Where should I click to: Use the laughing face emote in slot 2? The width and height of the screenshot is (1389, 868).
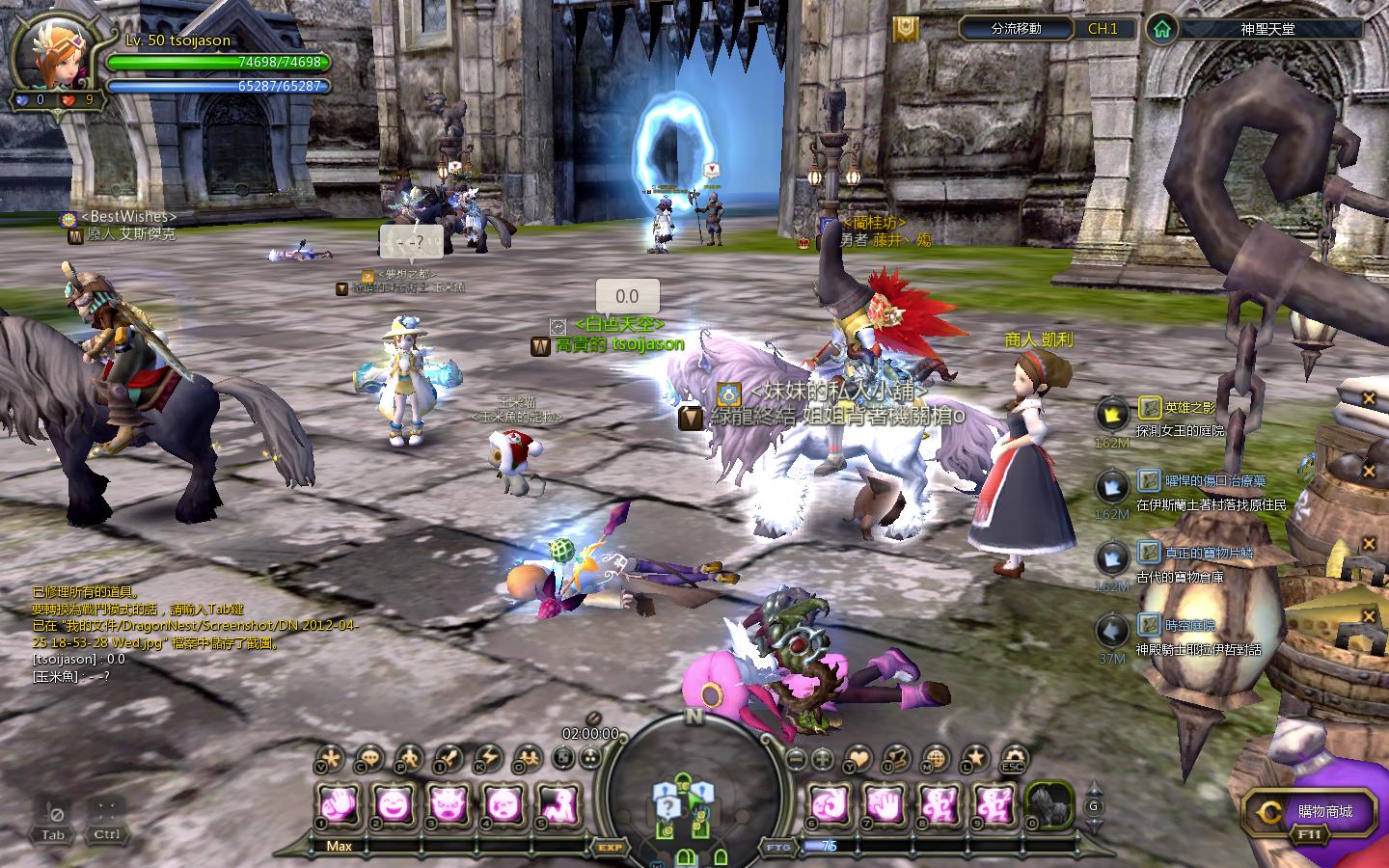(393, 802)
